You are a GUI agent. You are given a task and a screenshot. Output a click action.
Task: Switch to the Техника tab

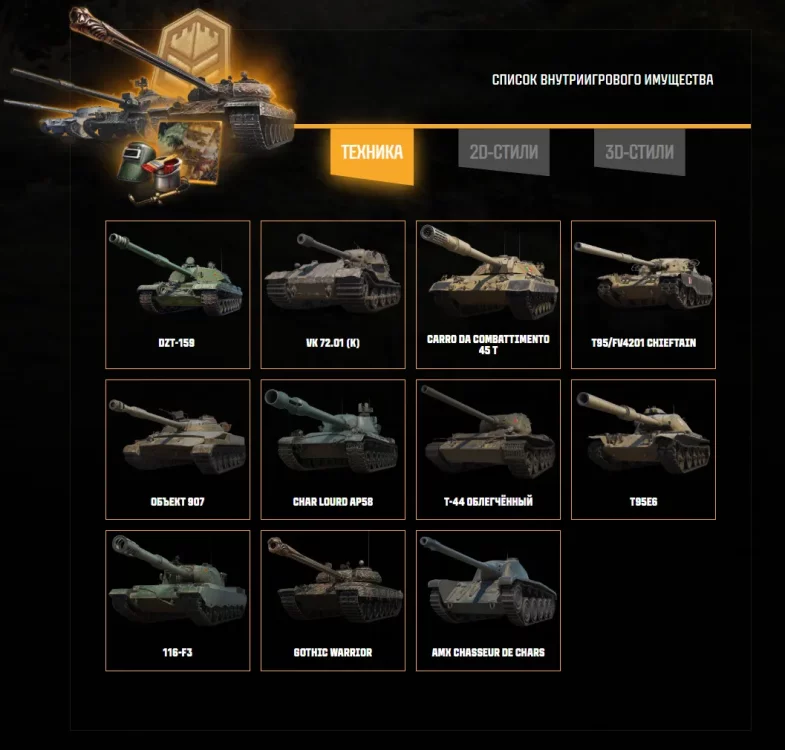371,153
